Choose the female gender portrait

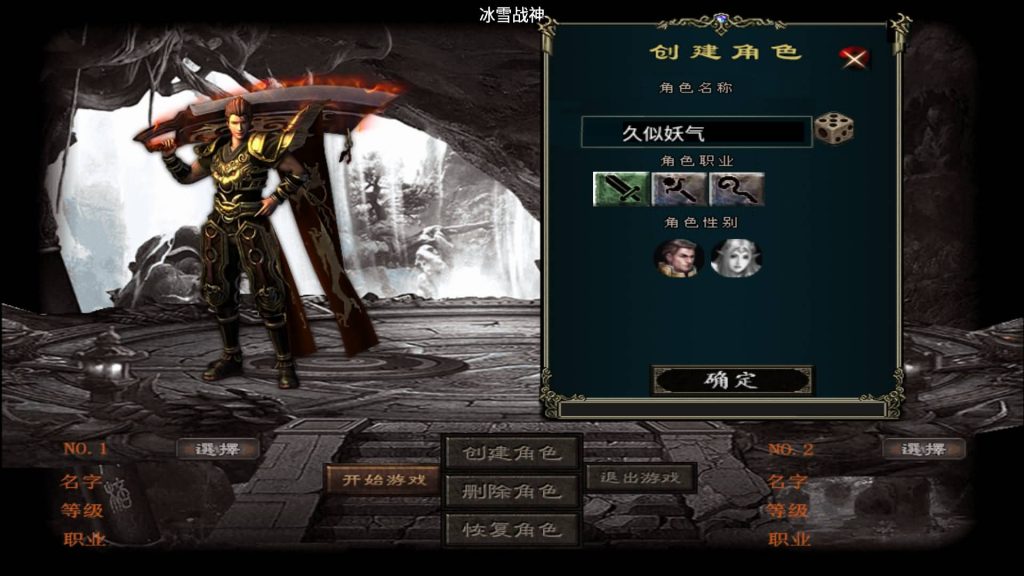[x=735, y=257]
